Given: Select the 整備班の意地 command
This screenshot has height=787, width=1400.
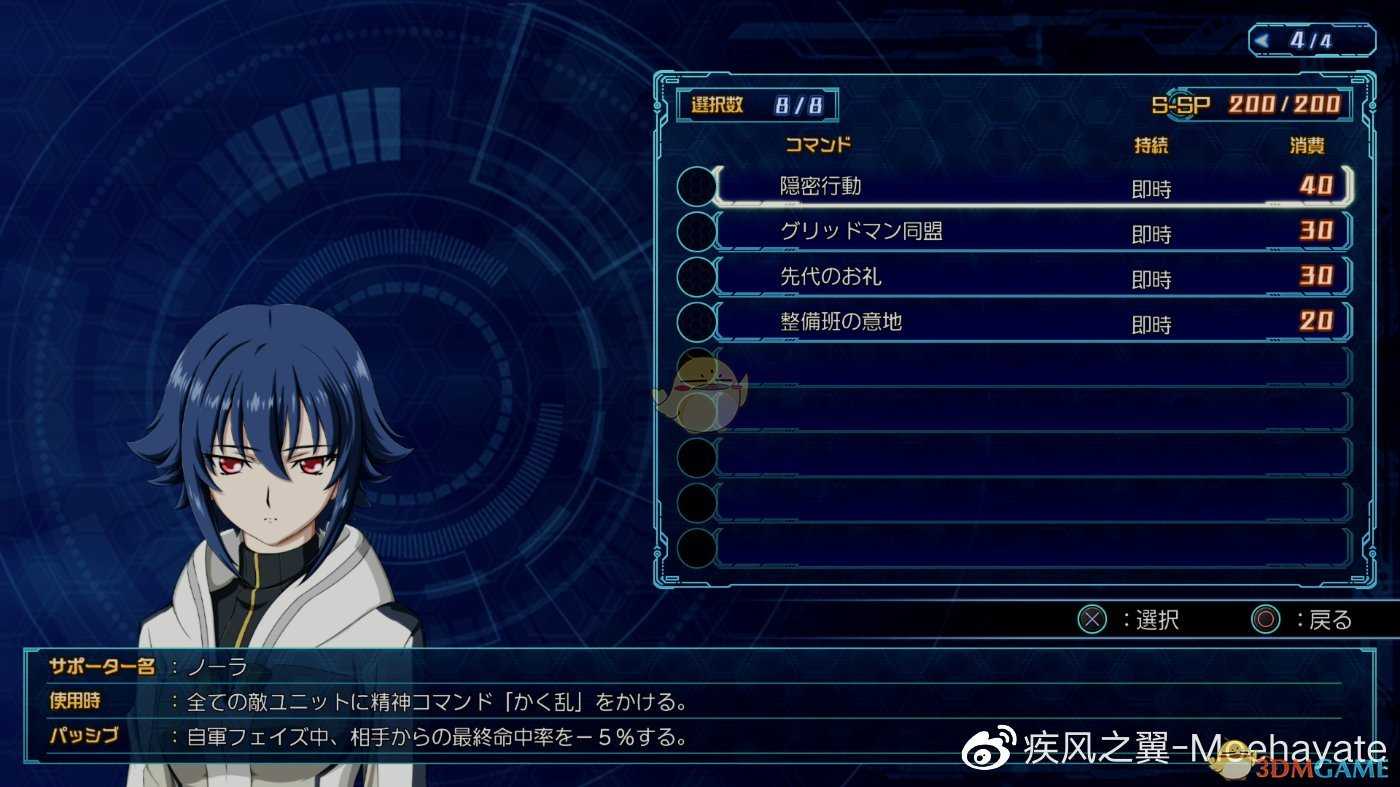Looking at the screenshot, I should pos(900,322).
